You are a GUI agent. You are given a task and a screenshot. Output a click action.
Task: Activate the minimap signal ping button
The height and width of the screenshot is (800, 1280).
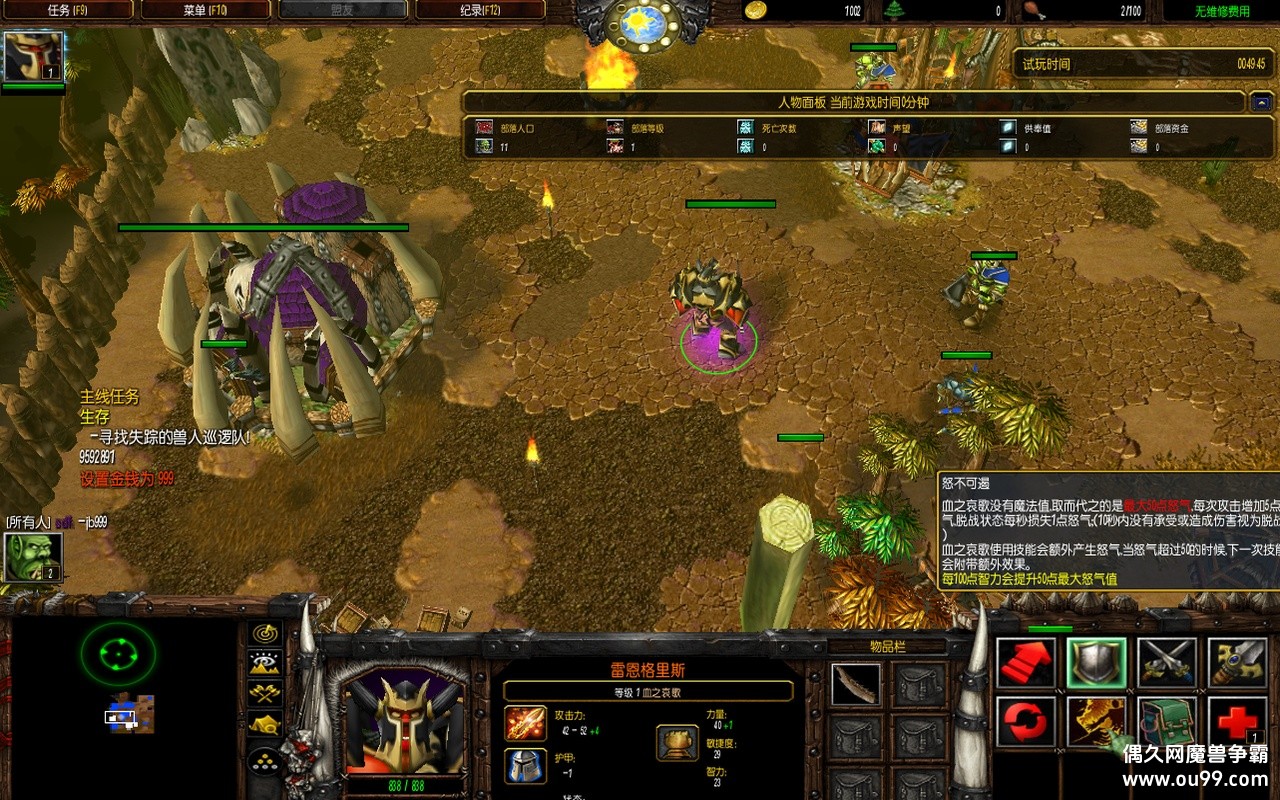(265, 633)
